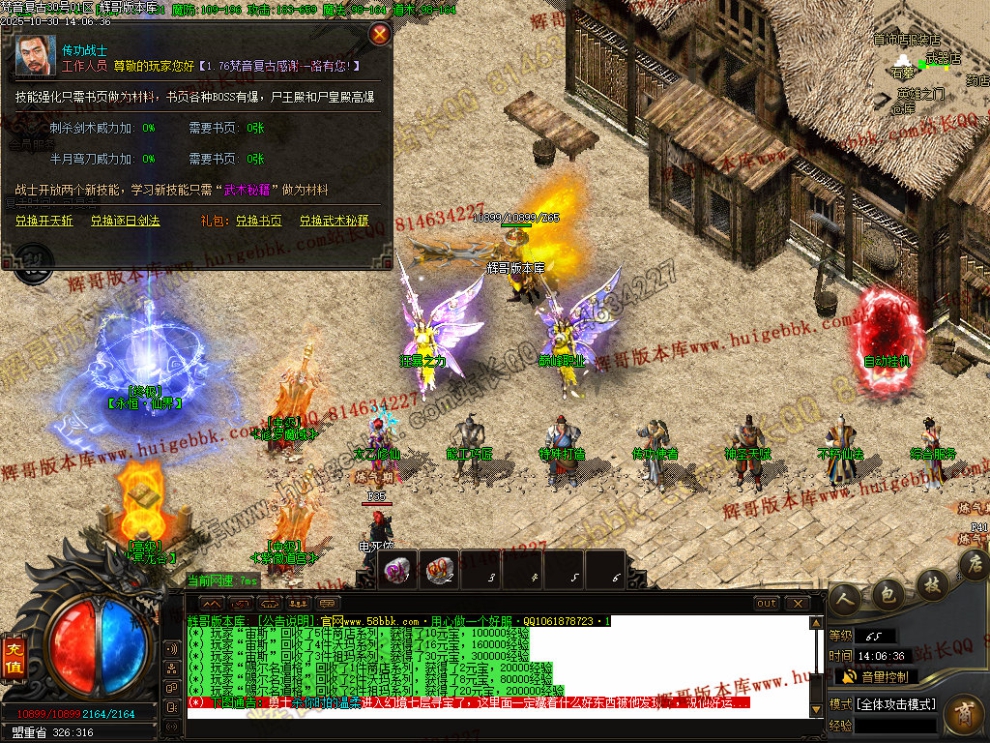Open the store with the 店 button
This screenshot has height=743, width=990.
(x=973, y=566)
